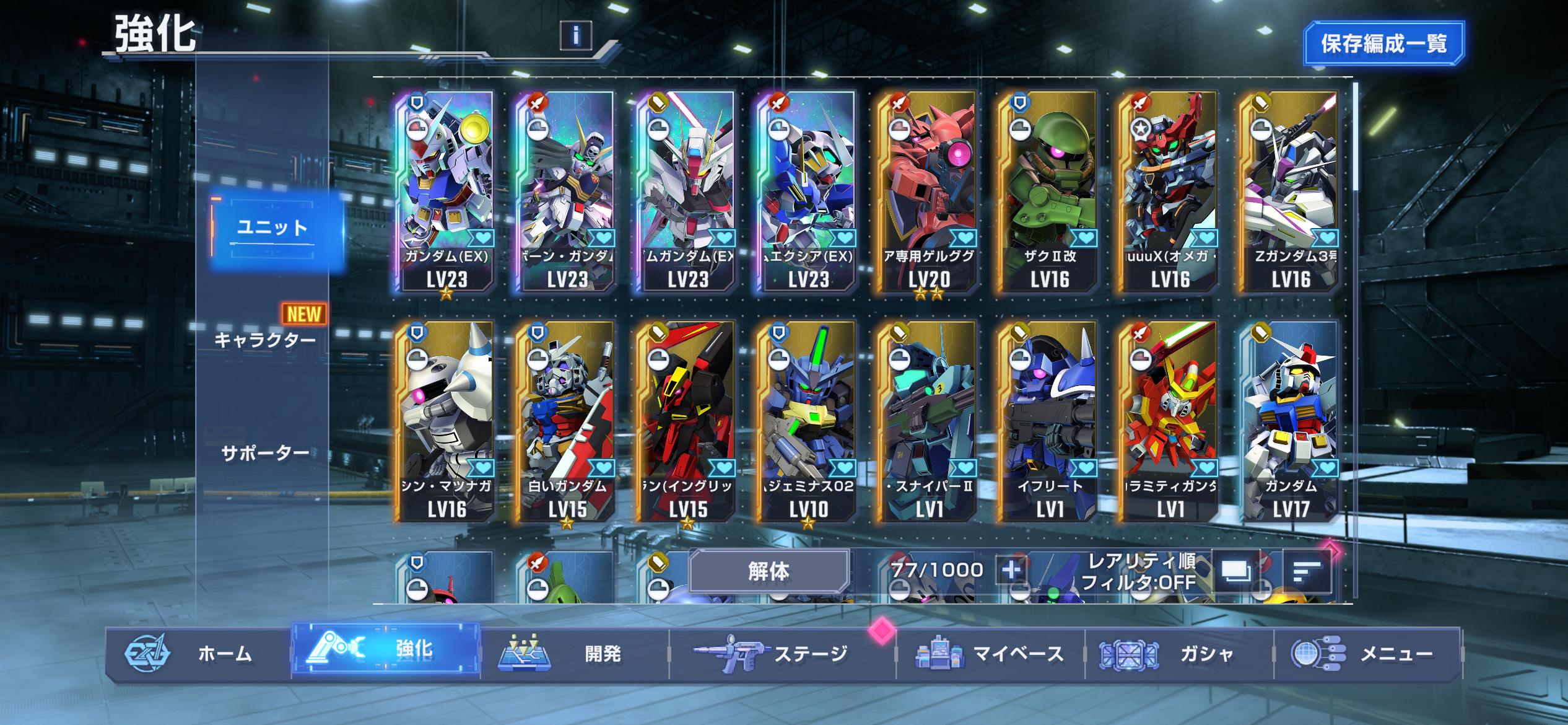The width and height of the screenshot is (1568, 725).
Task: Select the ガンダム(EX) LV23 unit card
Action: [446, 192]
